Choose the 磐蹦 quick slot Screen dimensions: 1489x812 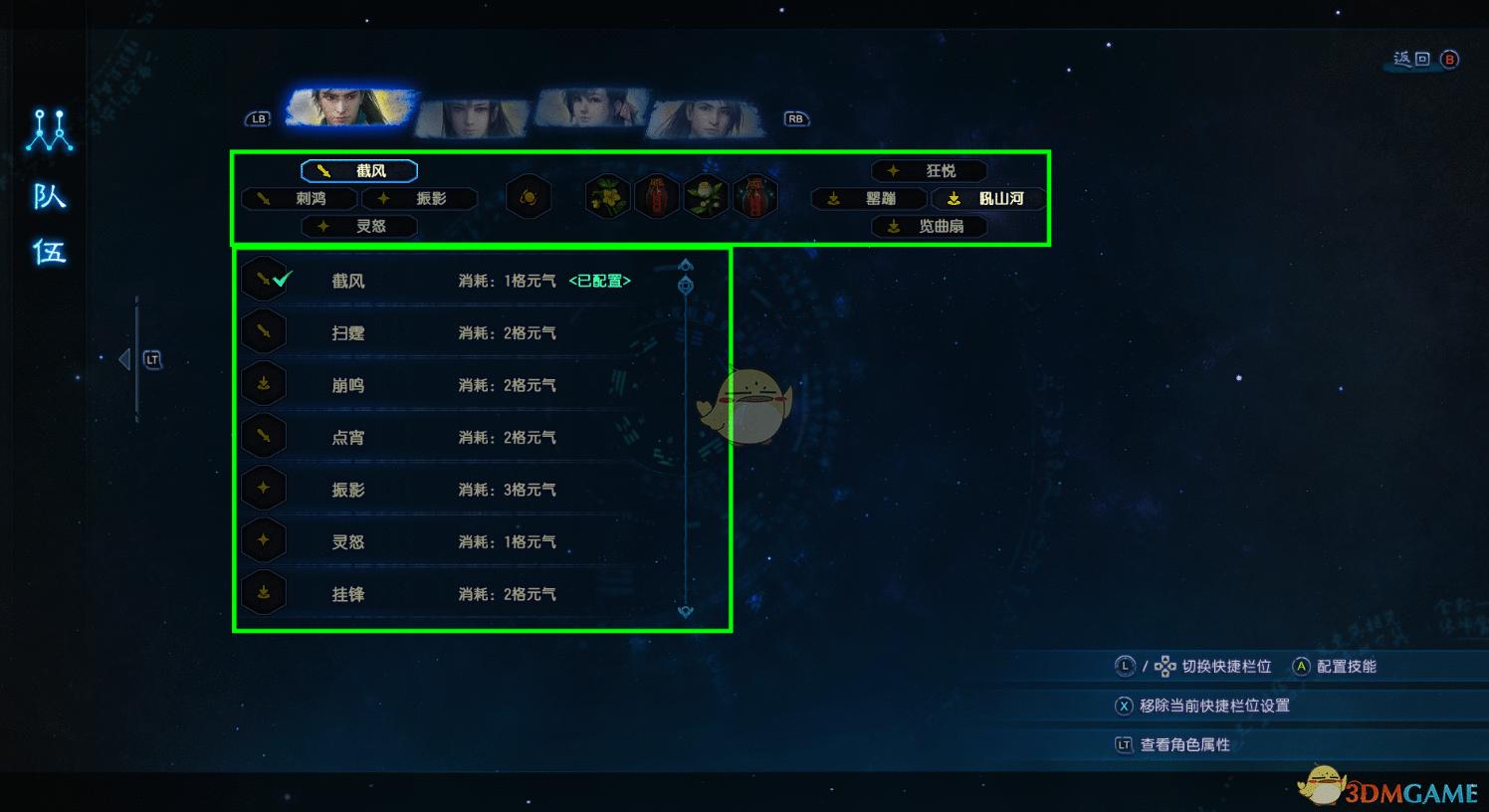pyautogui.click(x=869, y=199)
